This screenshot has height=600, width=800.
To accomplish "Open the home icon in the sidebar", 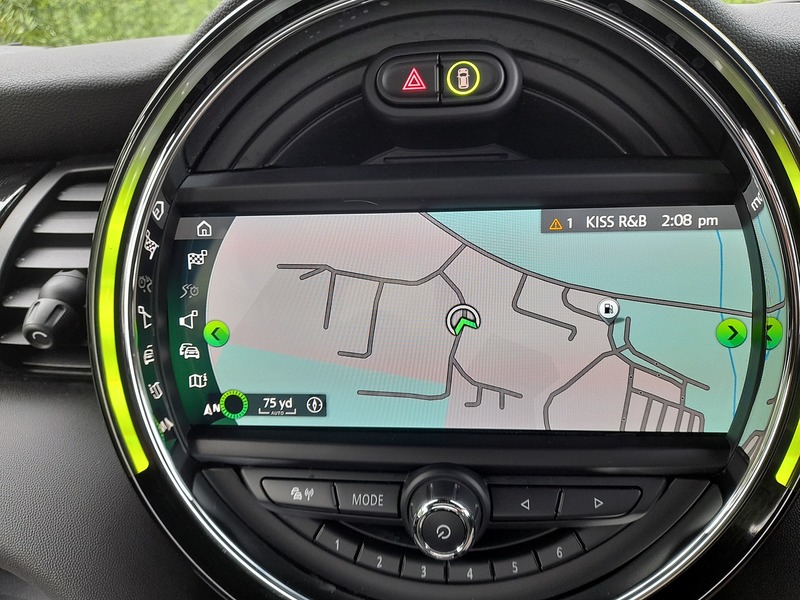I will coord(204,229).
